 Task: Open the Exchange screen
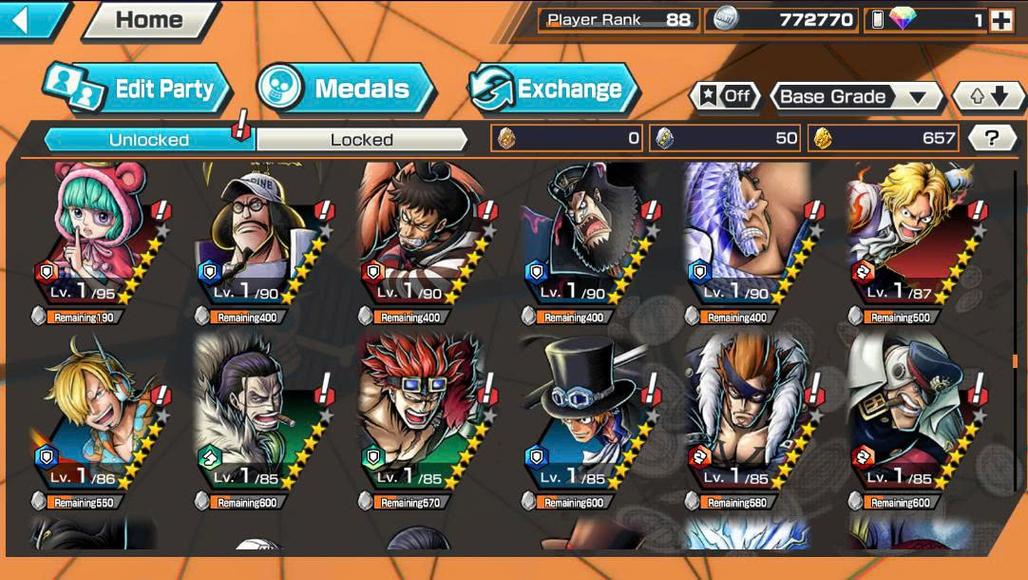tap(553, 89)
